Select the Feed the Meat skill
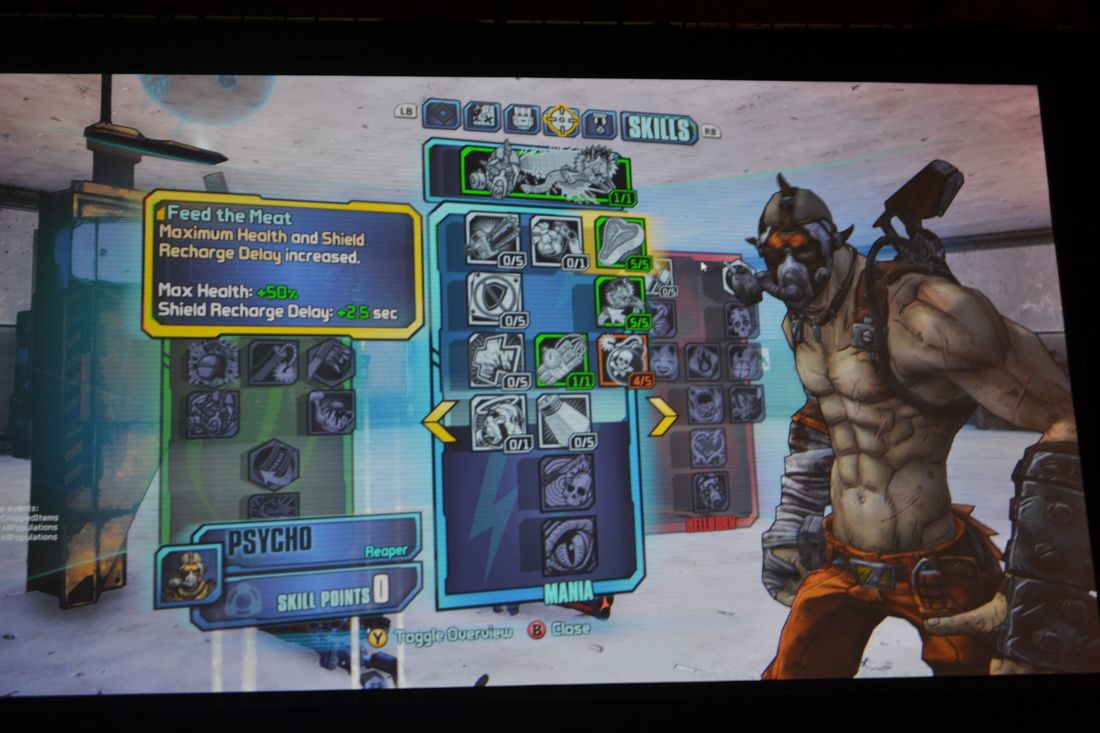Viewport: 1100px width, 733px height. pyautogui.click(x=619, y=240)
